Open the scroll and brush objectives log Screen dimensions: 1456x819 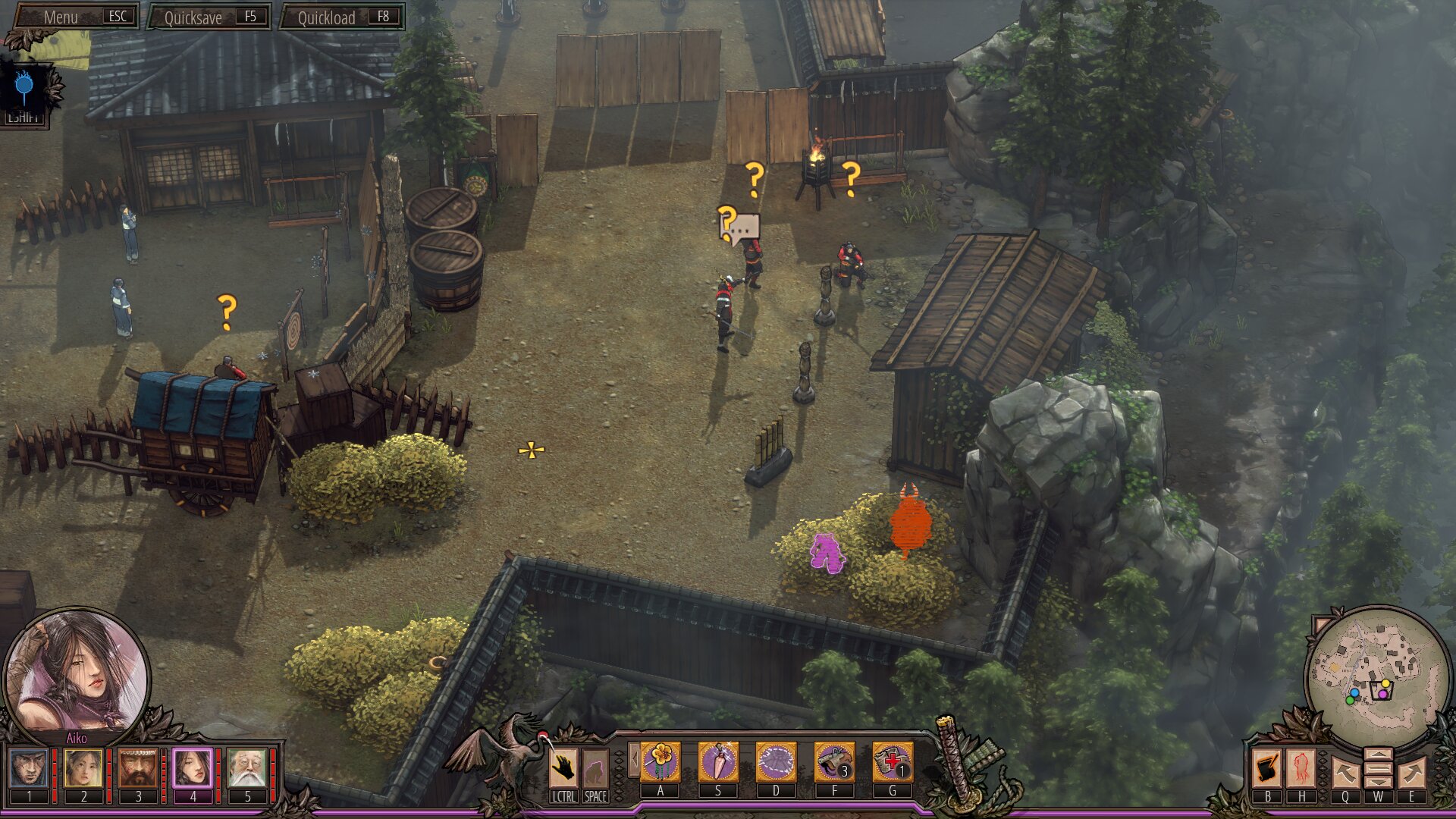click(x=1267, y=768)
